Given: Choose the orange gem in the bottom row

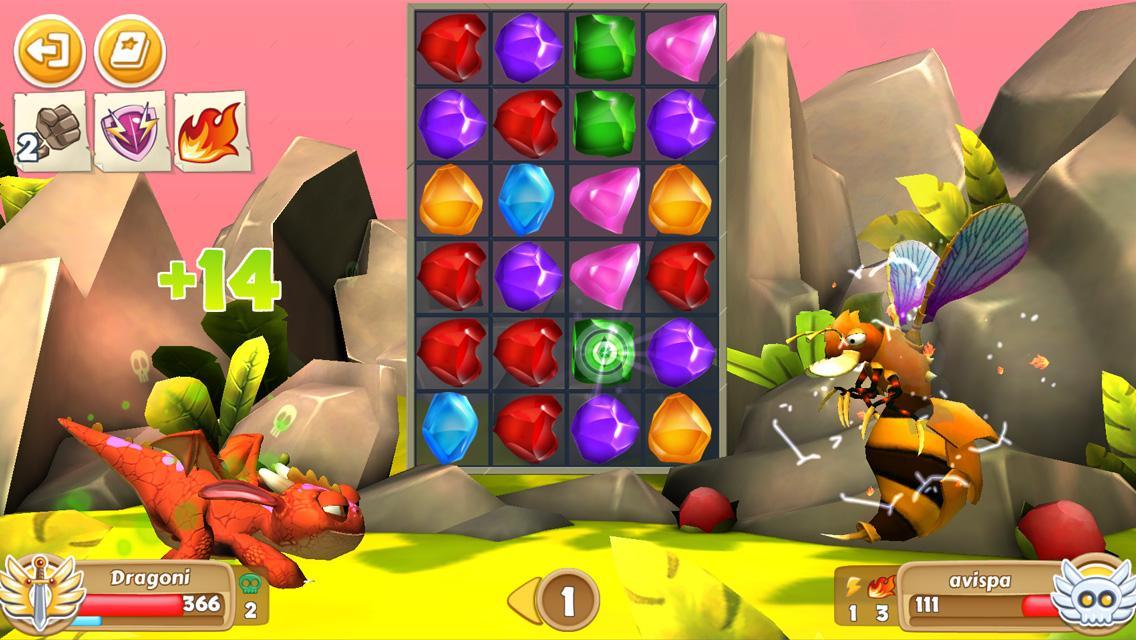Looking at the screenshot, I should pos(679,428).
